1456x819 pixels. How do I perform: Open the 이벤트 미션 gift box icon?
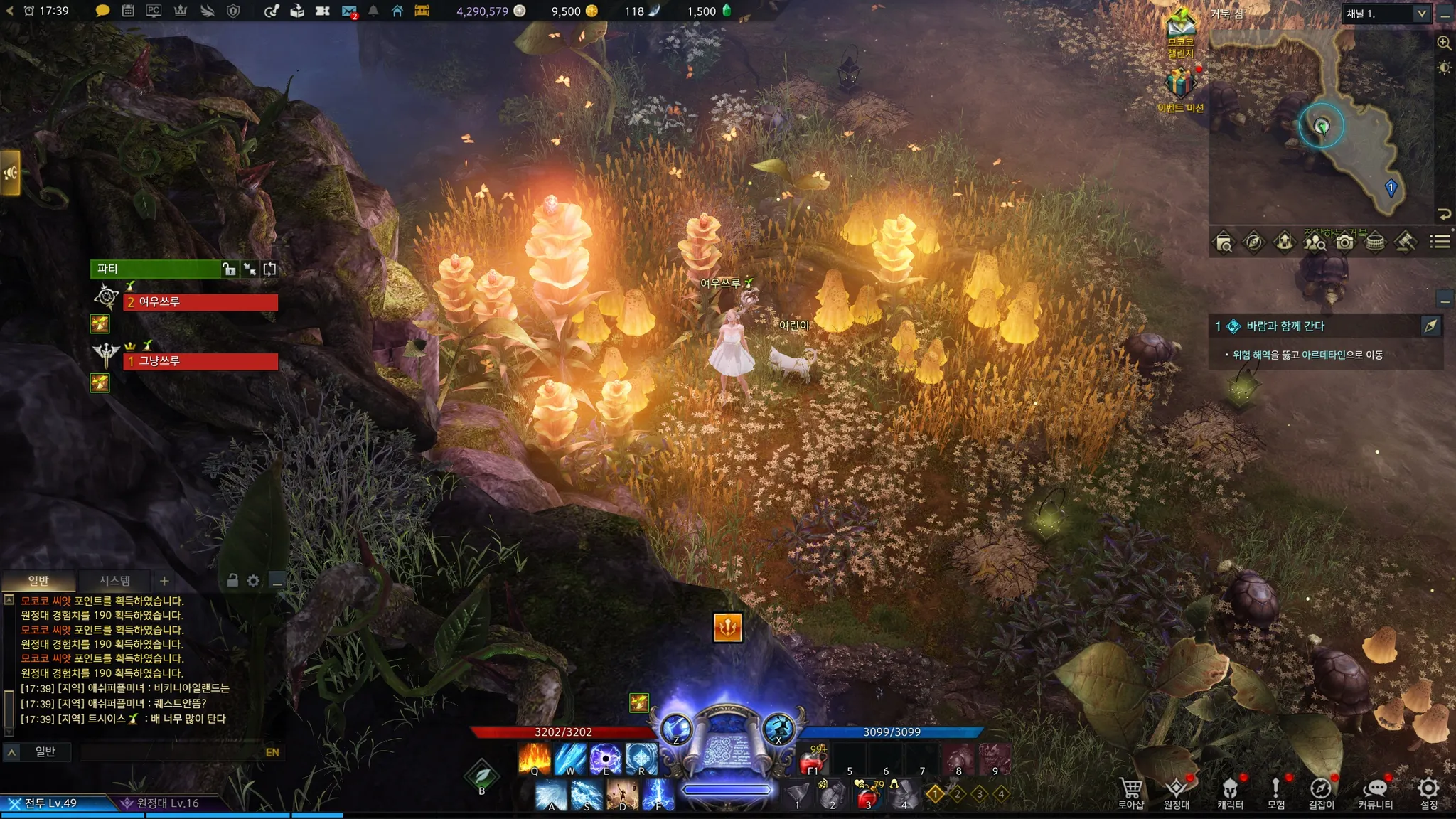pyautogui.click(x=1180, y=84)
